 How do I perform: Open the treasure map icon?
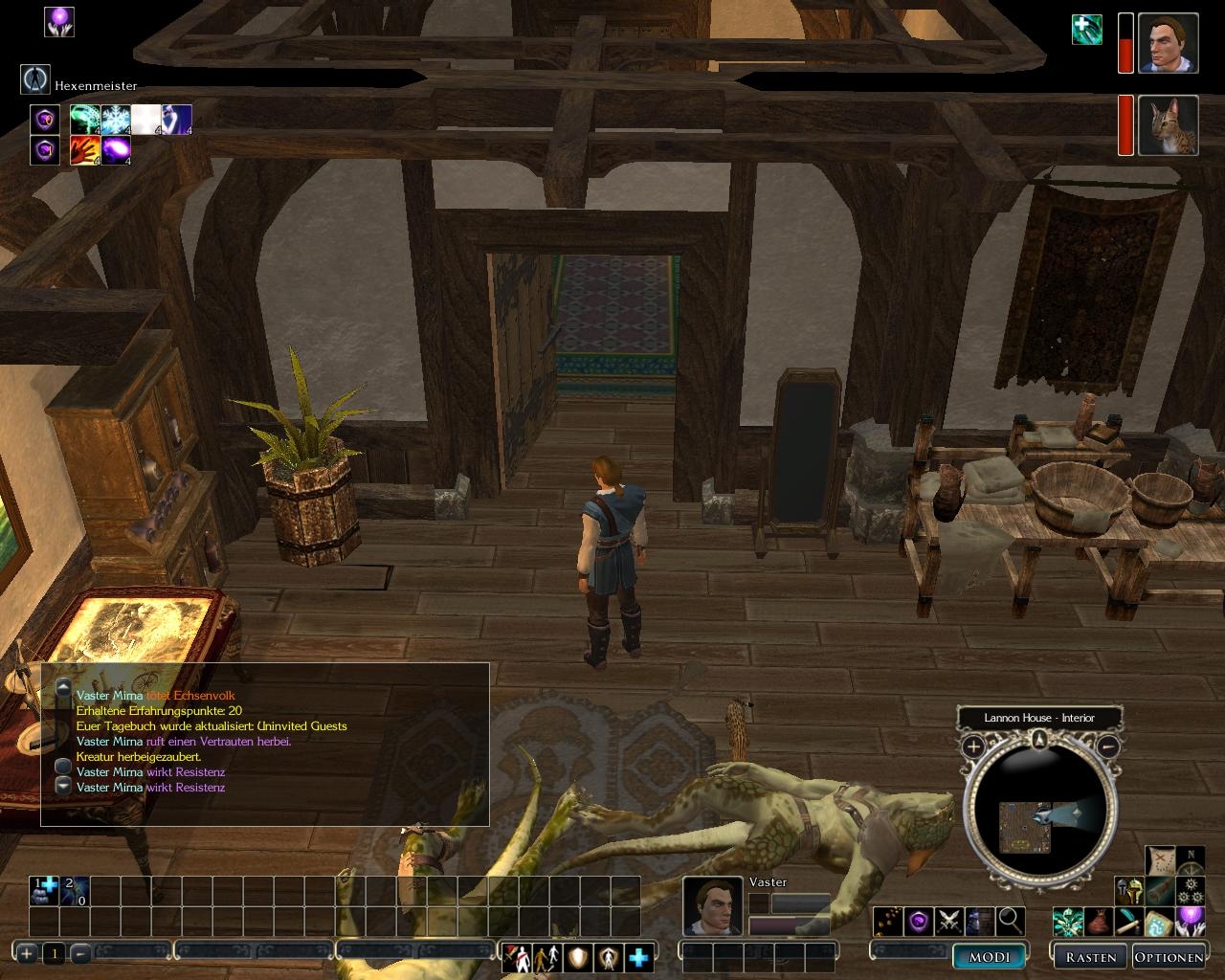1160,859
